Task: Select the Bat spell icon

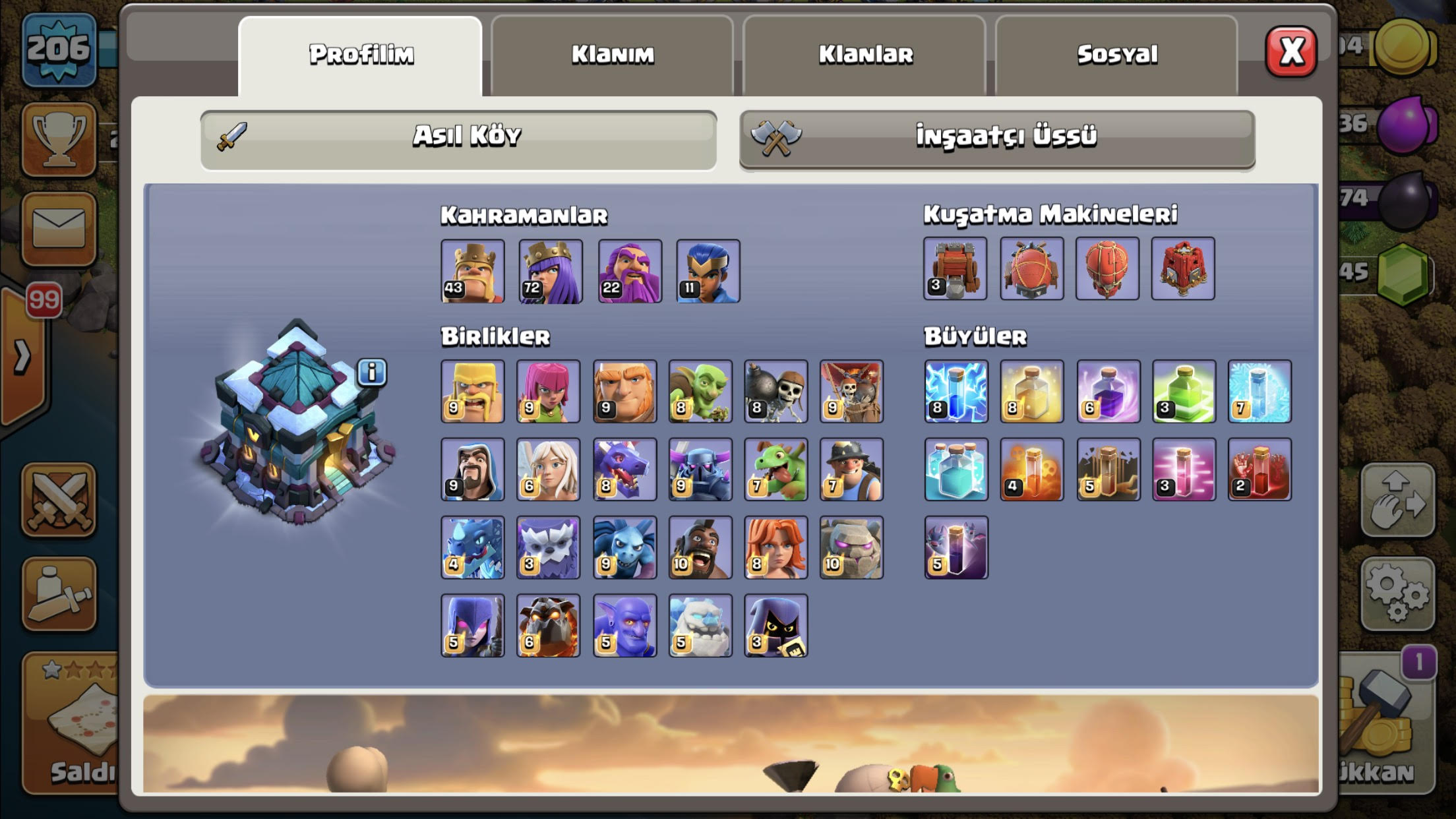Action: tap(956, 547)
